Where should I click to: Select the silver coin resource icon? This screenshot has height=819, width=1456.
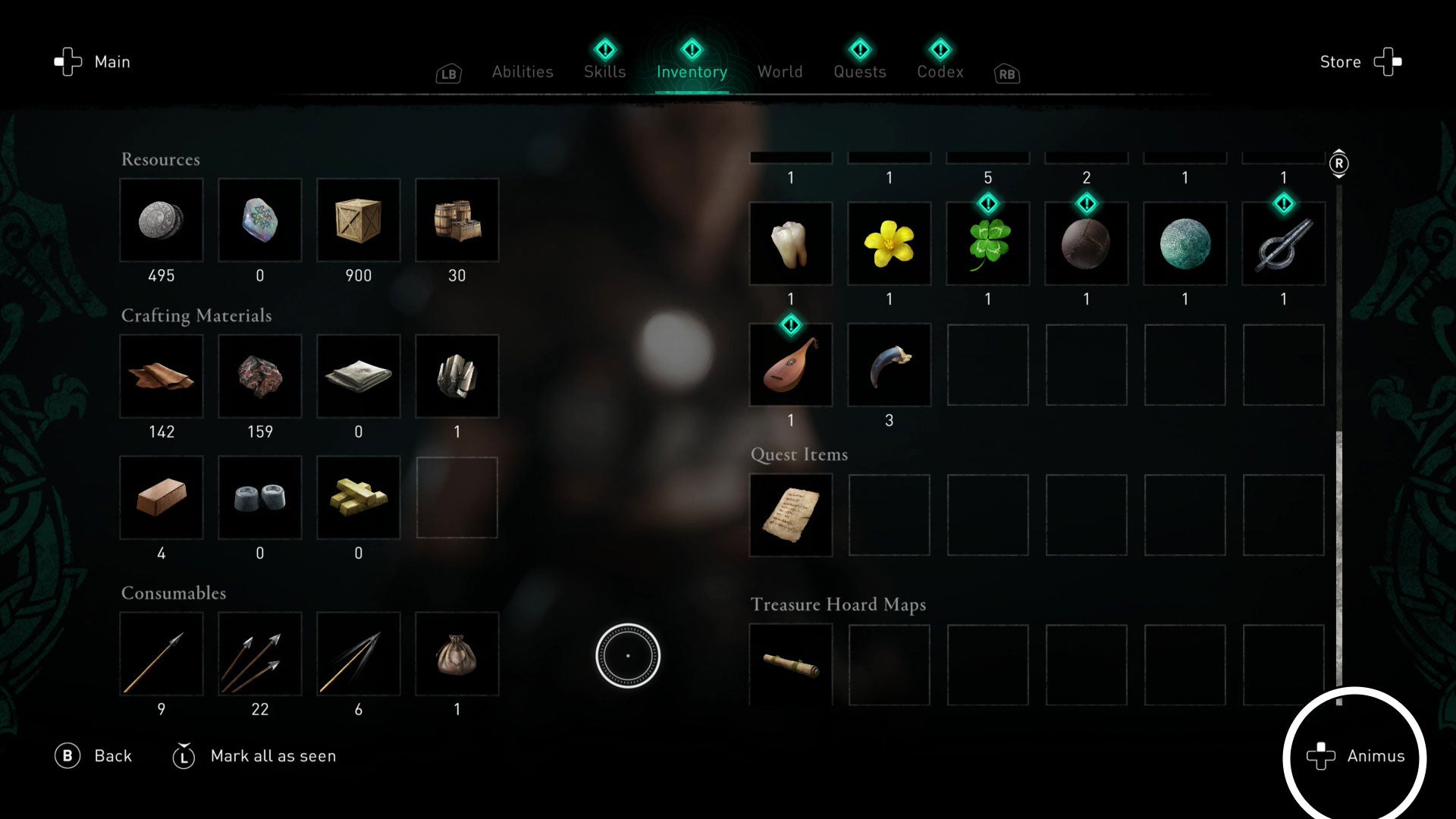tap(161, 221)
